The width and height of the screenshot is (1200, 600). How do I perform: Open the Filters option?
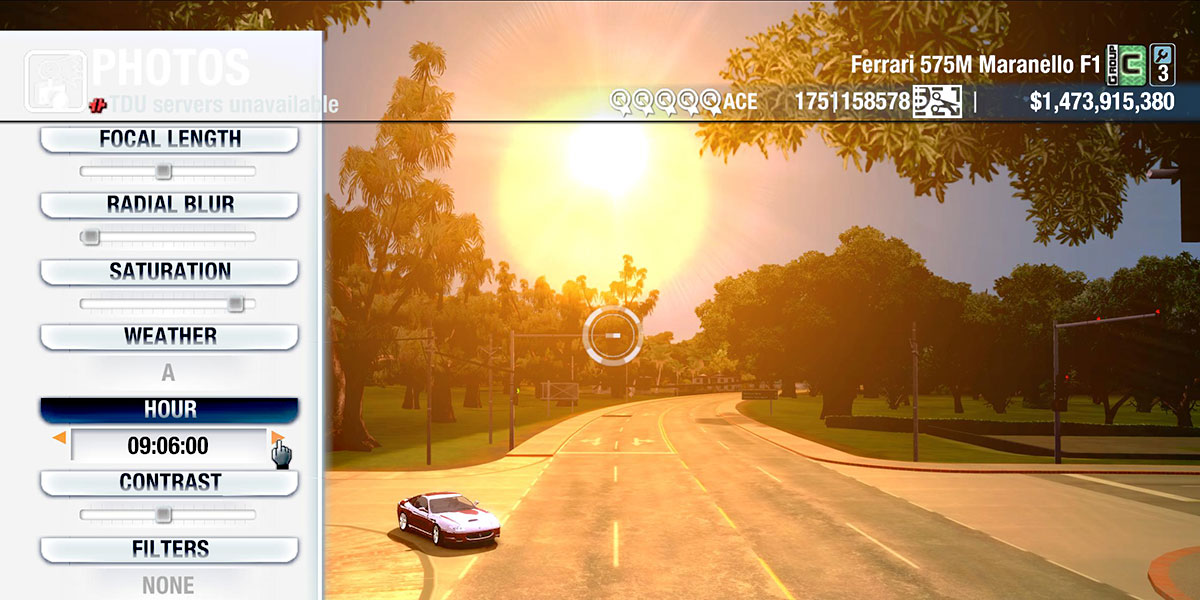pyautogui.click(x=169, y=549)
